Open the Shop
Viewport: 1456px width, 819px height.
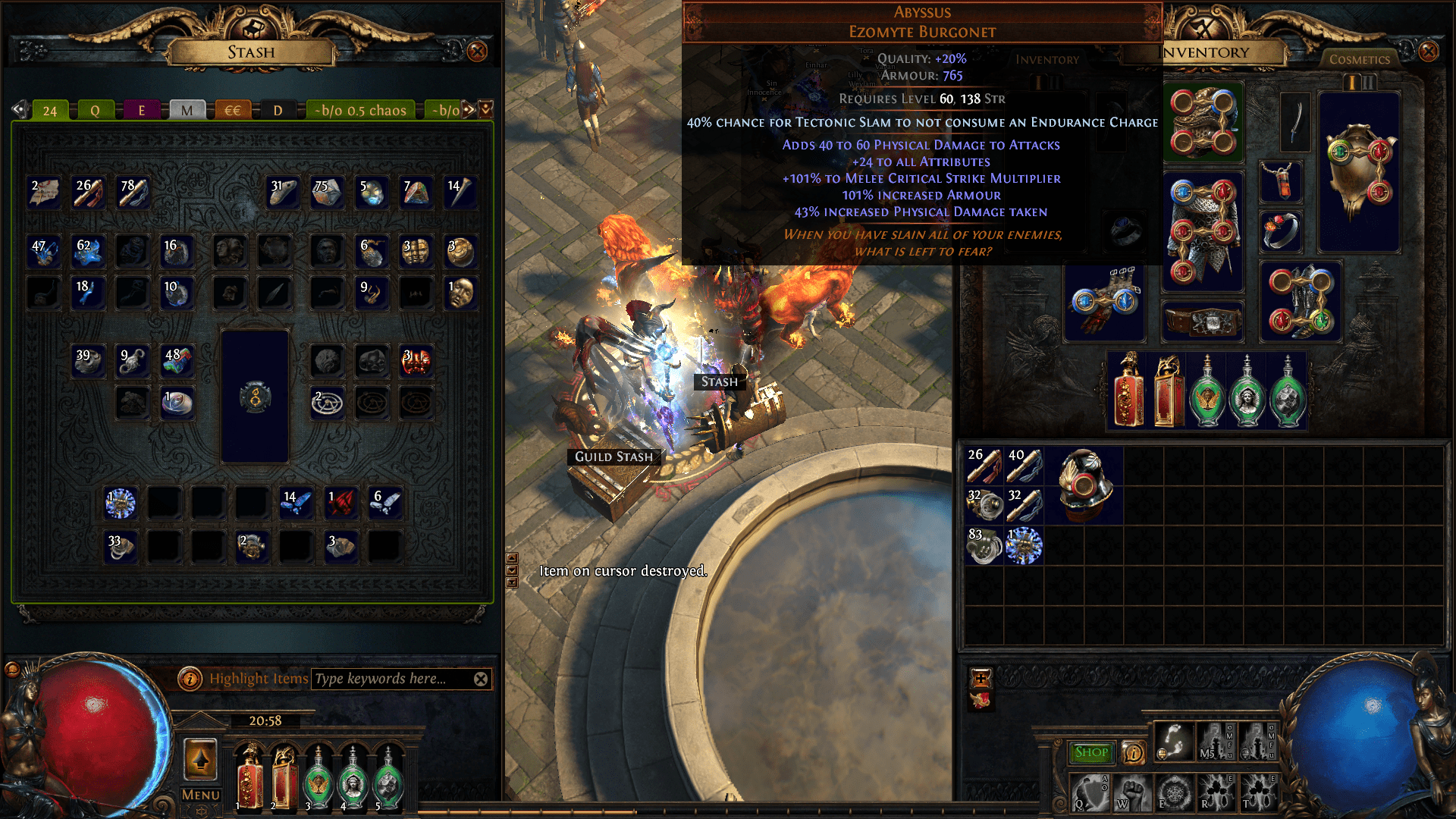(x=1091, y=752)
